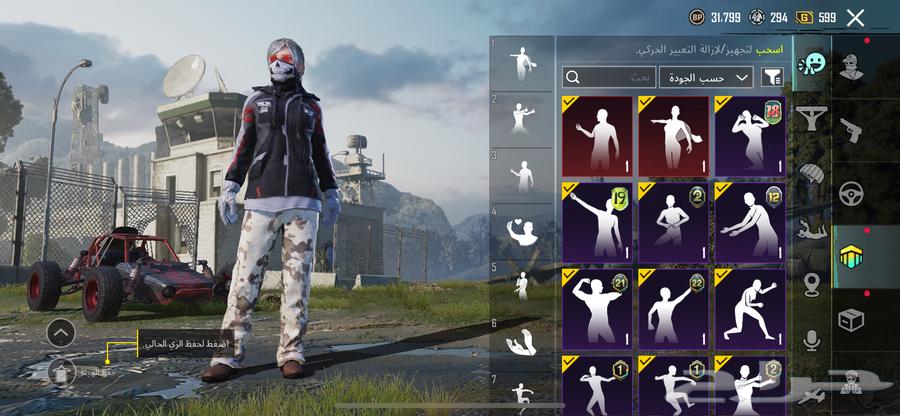900x416 pixels.
Task: Switch to the microphone voice tab
Action: (x=811, y=341)
